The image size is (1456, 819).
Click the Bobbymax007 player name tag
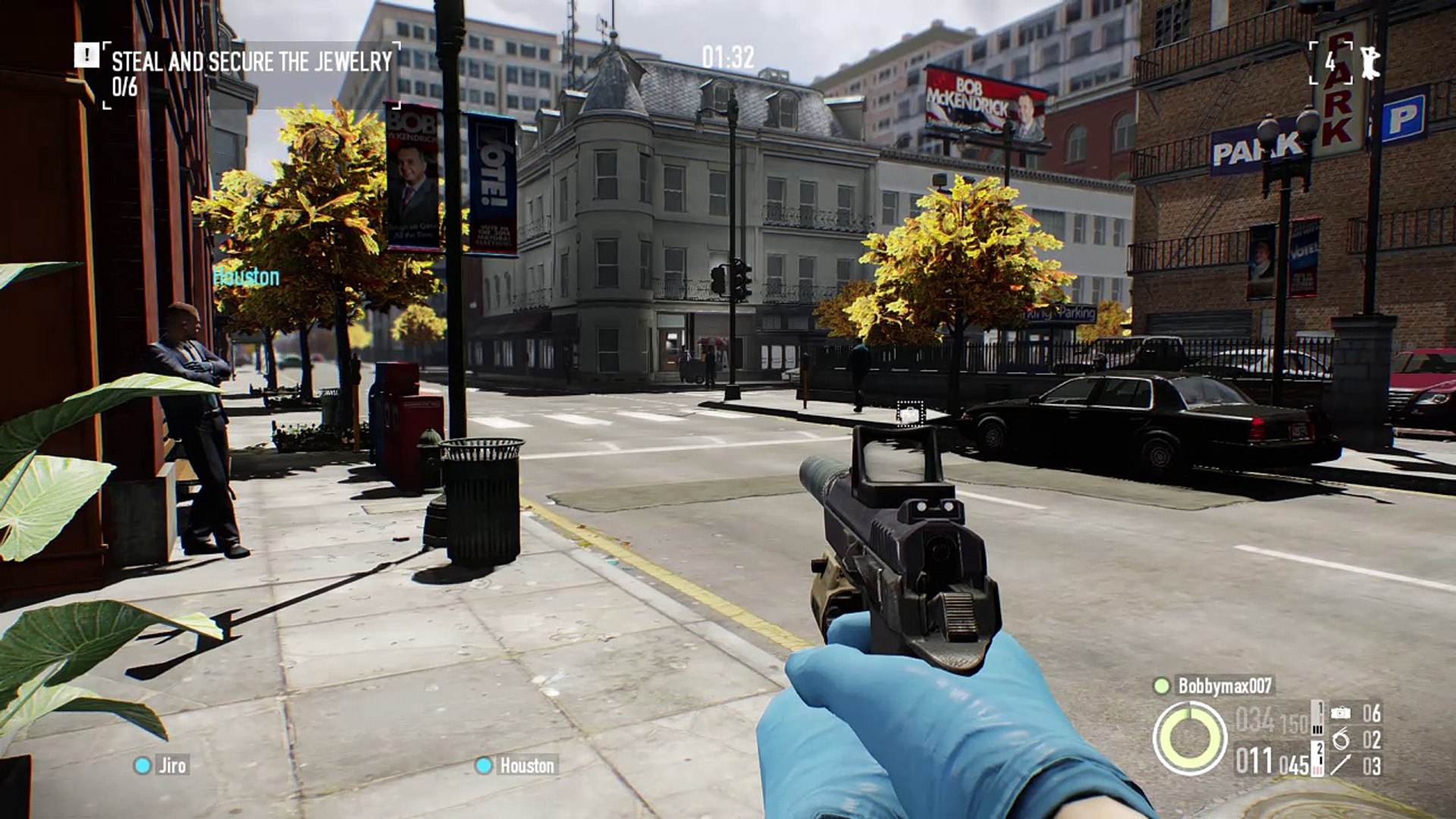pyautogui.click(x=1223, y=686)
